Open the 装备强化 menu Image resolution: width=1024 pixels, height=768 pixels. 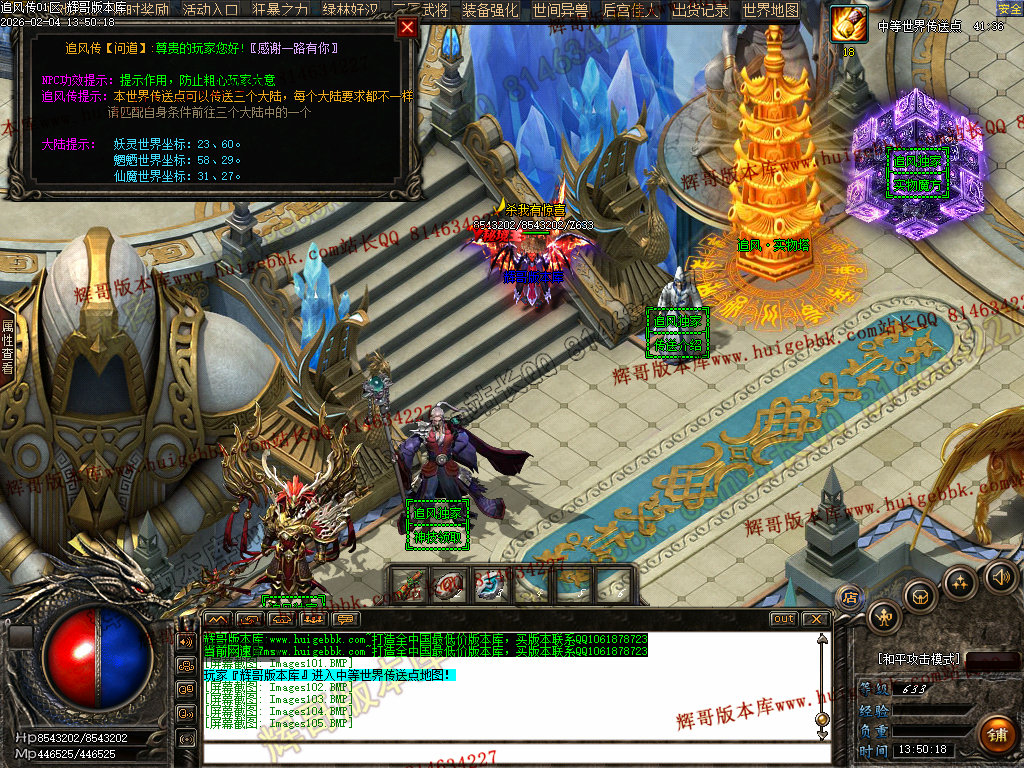[x=490, y=10]
